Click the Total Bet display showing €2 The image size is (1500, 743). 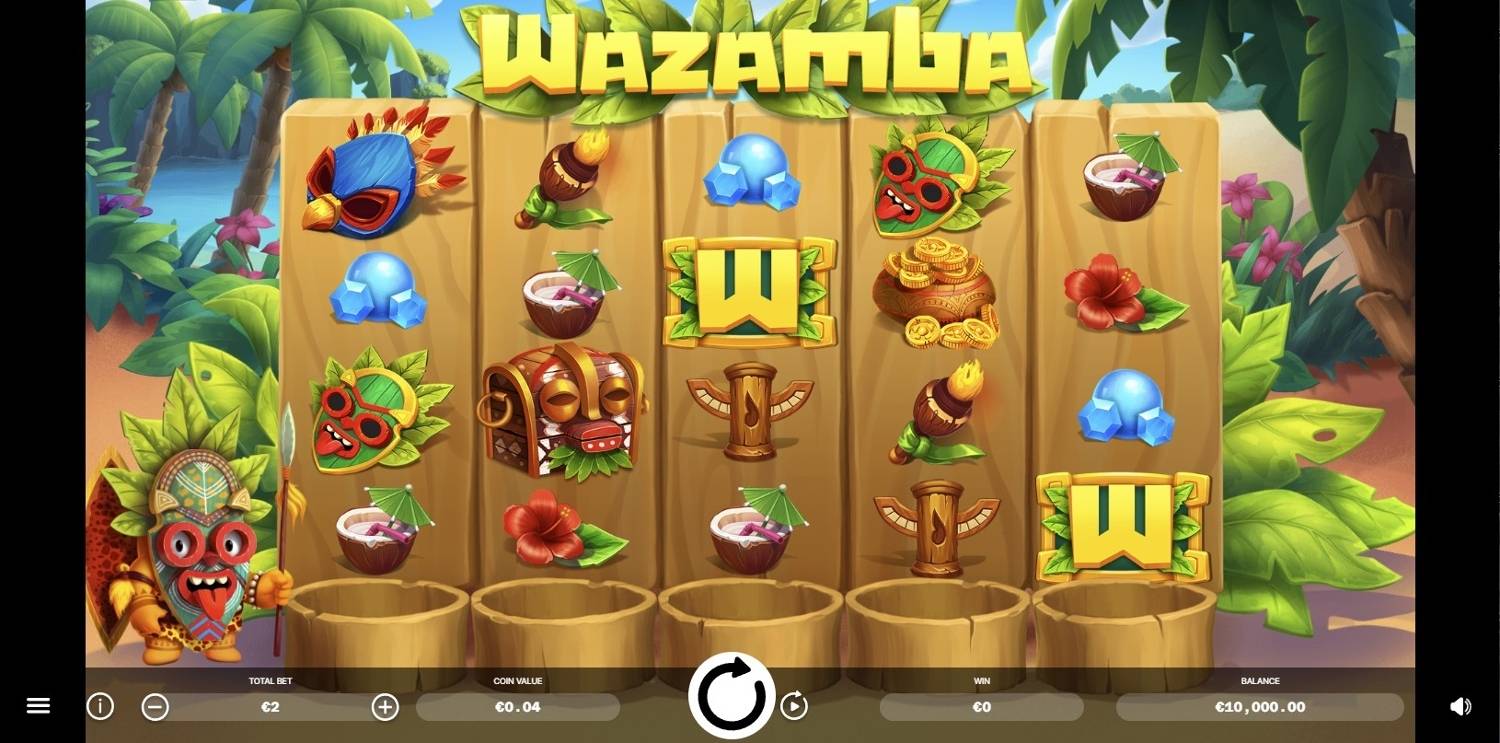pyautogui.click(x=270, y=707)
